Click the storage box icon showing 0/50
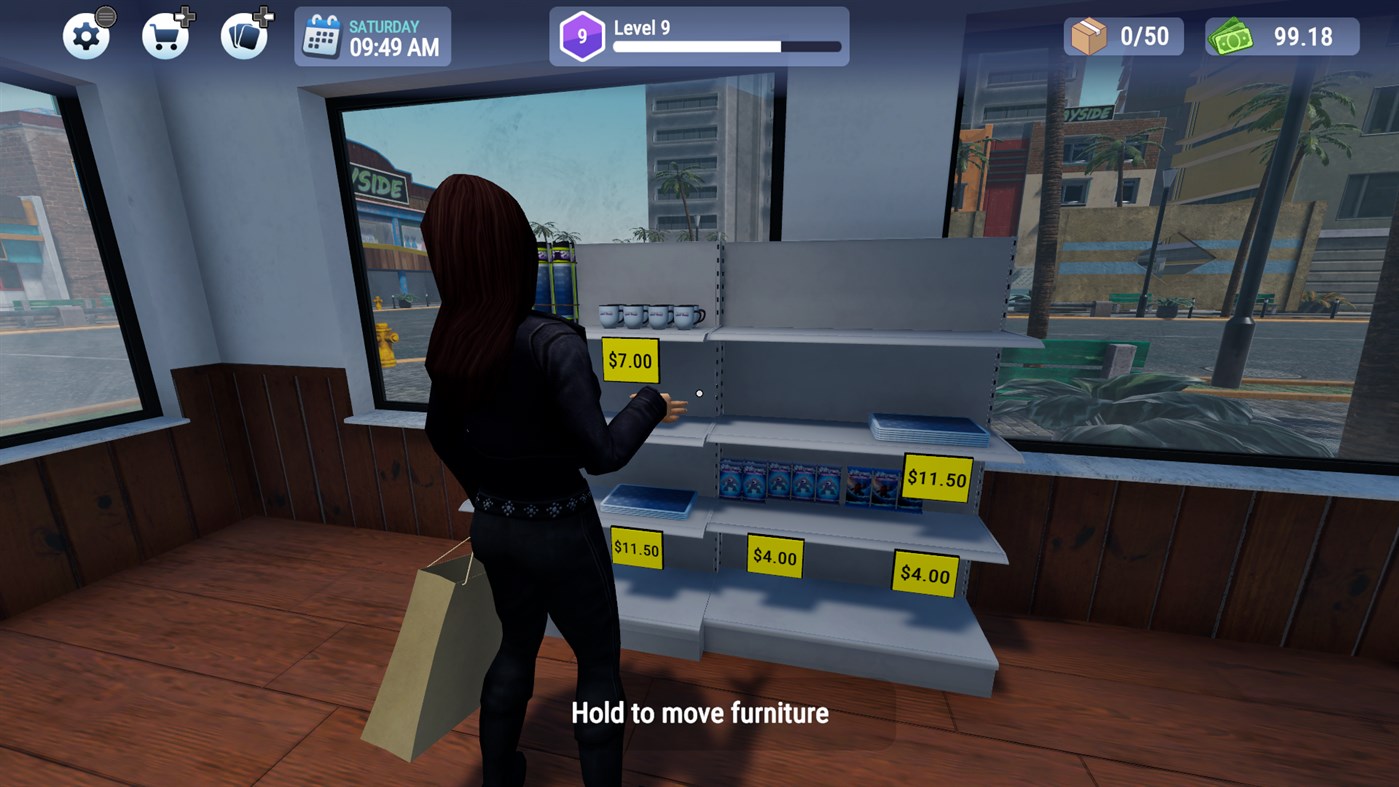1399x787 pixels. coord(1090,35)
